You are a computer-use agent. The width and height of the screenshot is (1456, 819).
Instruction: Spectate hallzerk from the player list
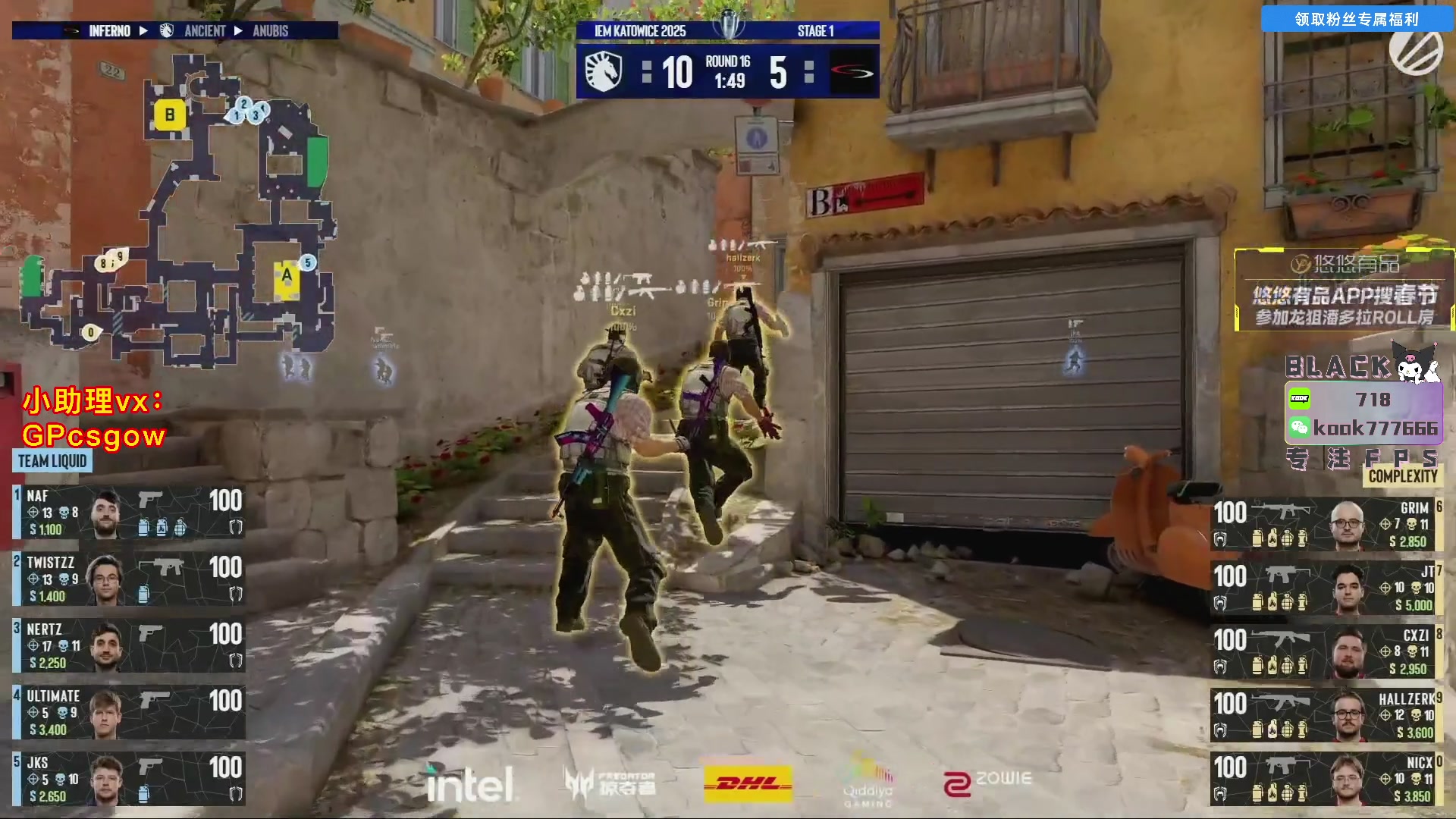click(x=1326, y=716)
